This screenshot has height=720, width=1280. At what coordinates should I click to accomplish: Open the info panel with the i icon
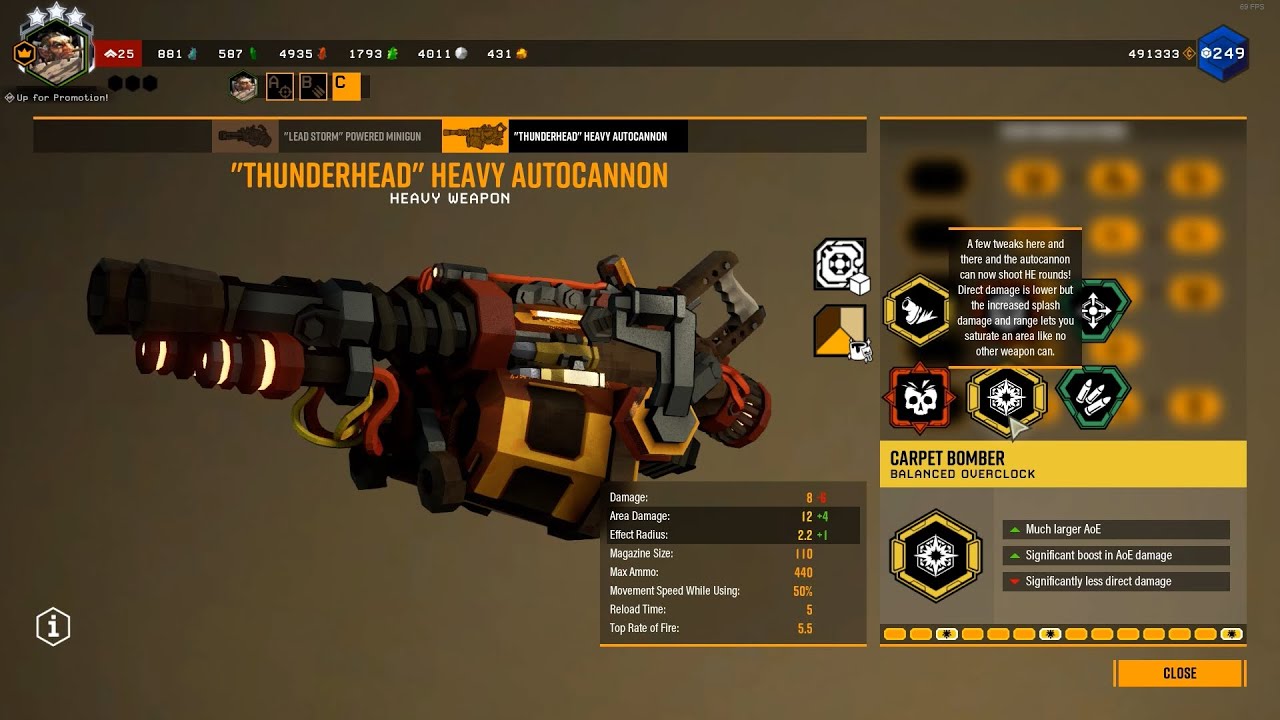coord(53,627)
